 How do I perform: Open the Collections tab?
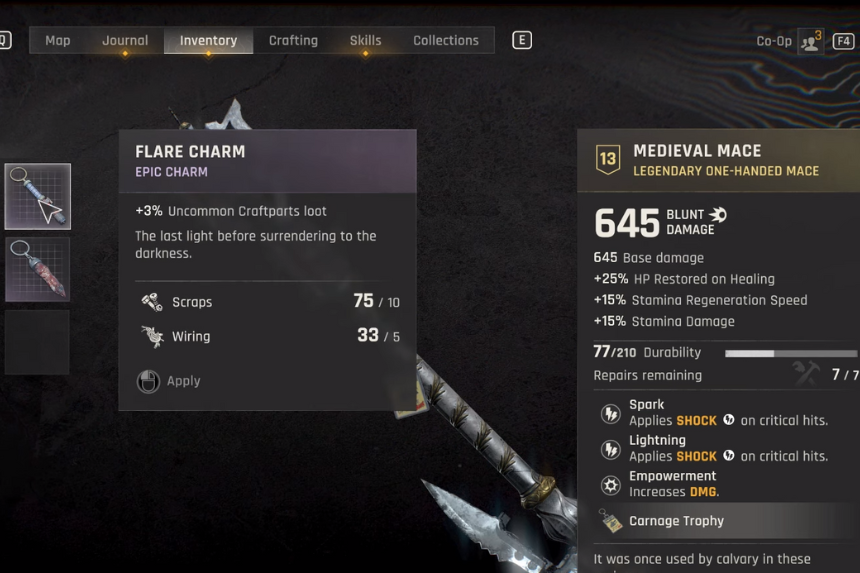click(x=445, y=41)
